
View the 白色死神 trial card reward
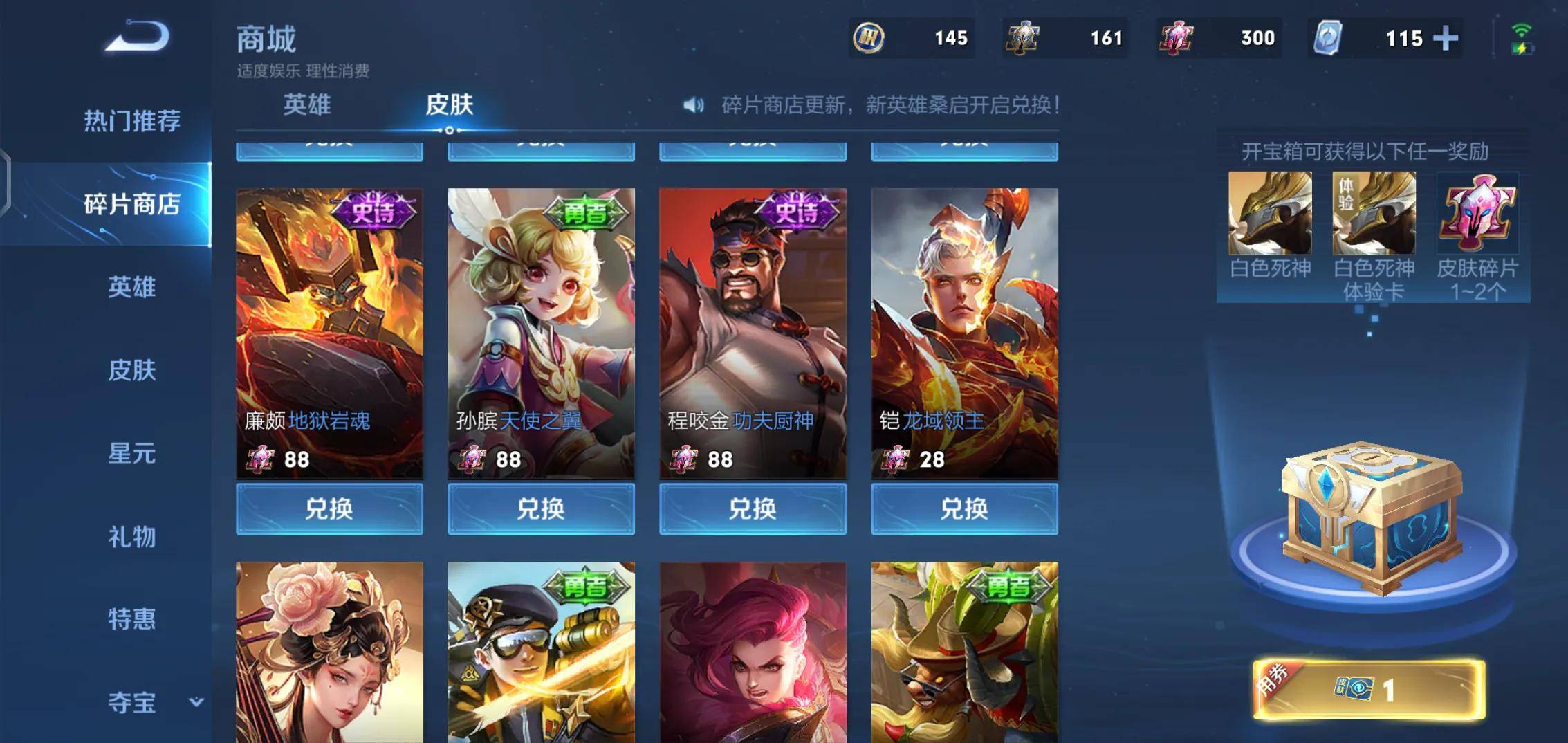pyautogui.click(x=1374, y=213)
